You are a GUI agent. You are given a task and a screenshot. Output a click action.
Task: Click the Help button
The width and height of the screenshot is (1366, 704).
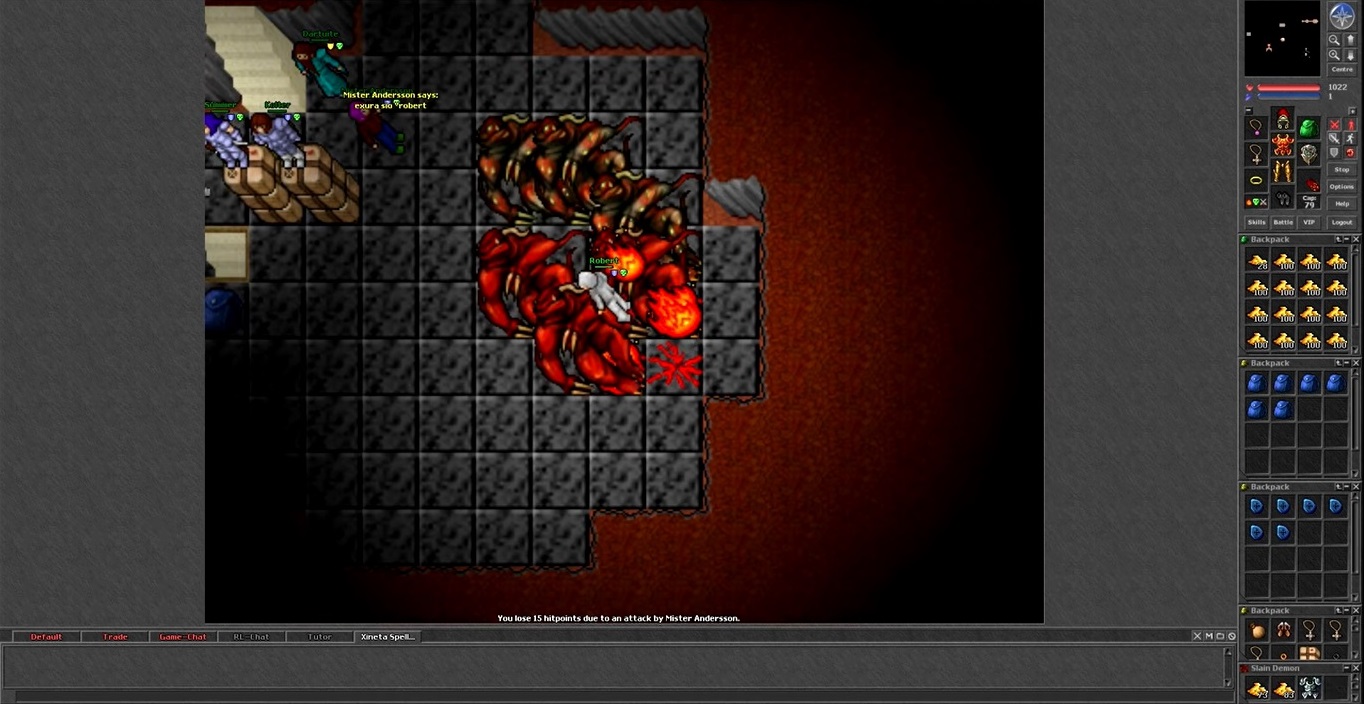point(1342,204)
